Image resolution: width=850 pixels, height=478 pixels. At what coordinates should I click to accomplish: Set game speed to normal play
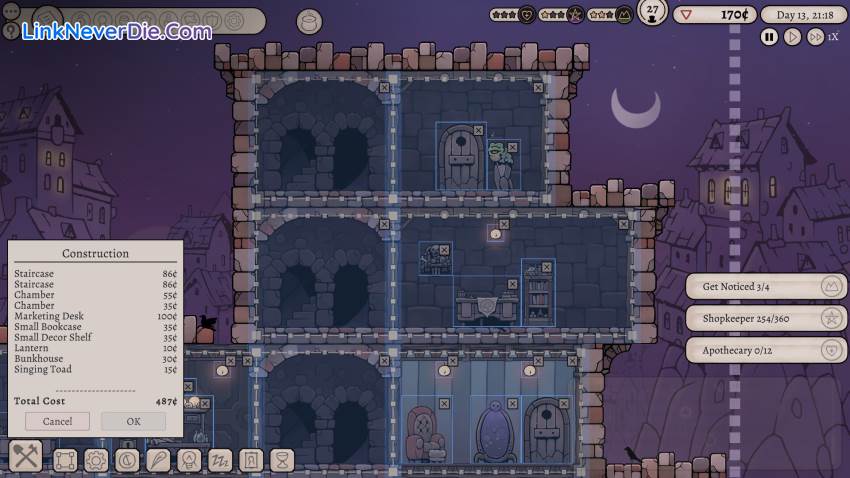click(x=792, y=37)
